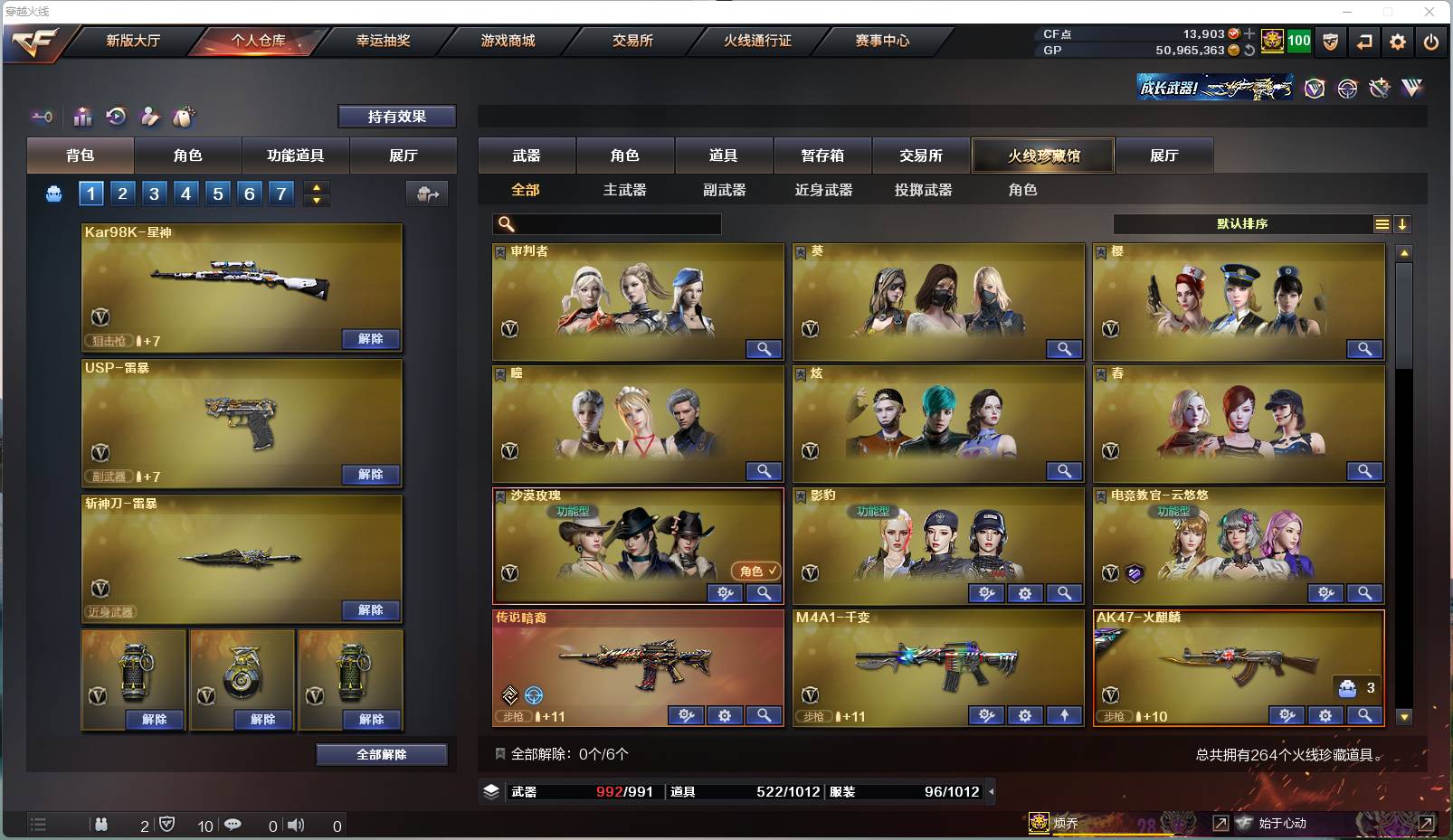The image size is (1453, 840).
Task: Open the magnifier preview on the 审判者 card
Action: (x=764, y=349)
